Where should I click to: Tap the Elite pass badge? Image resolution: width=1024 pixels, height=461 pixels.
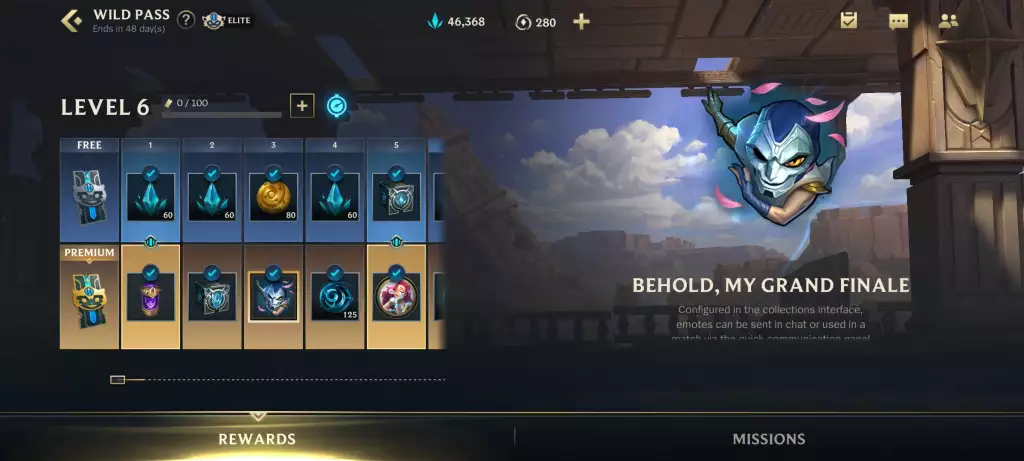pyautogui.click(x=227, y=20)
